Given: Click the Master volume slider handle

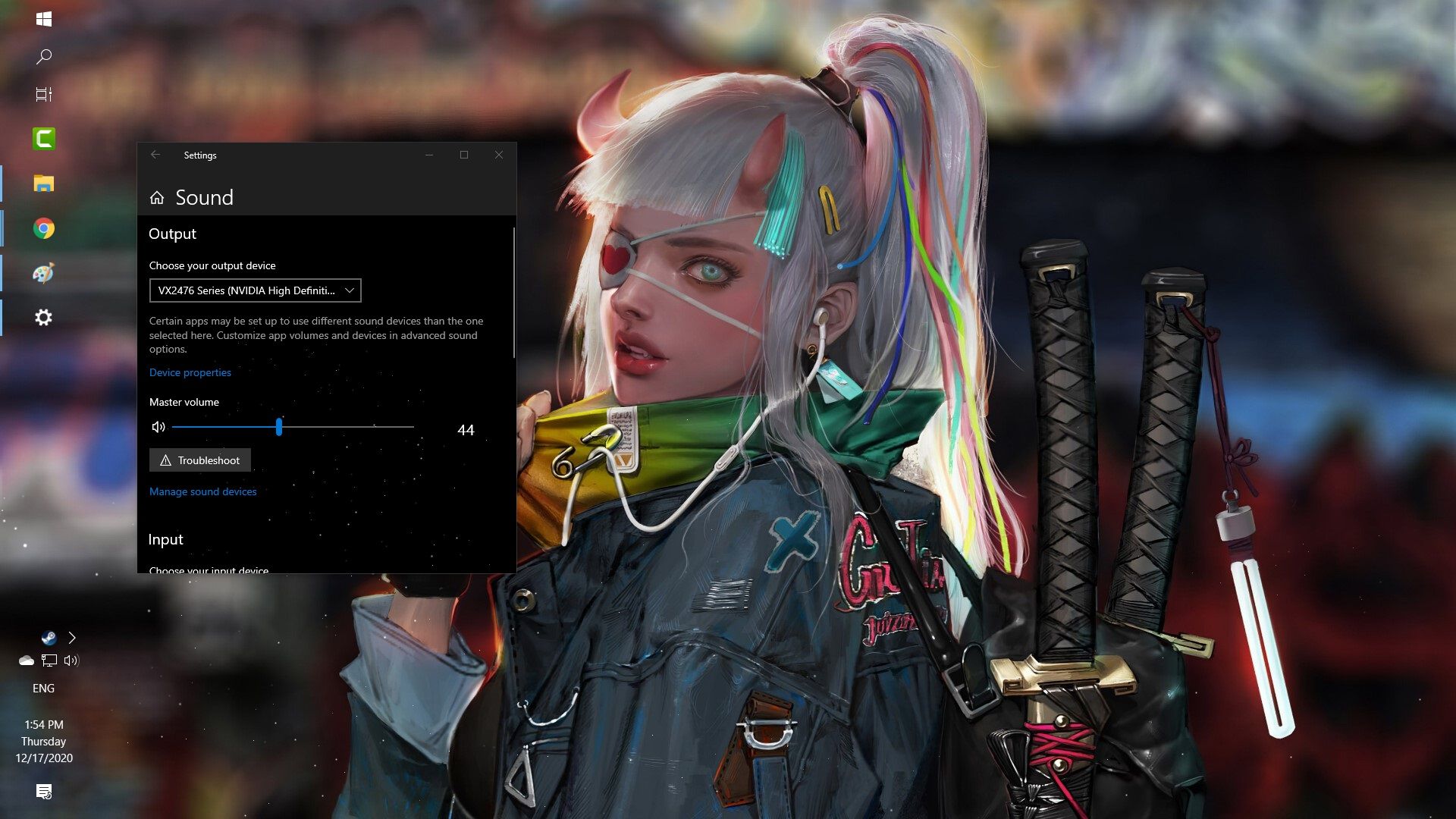Looking at the screenshot, I should (x=279, y=427).
